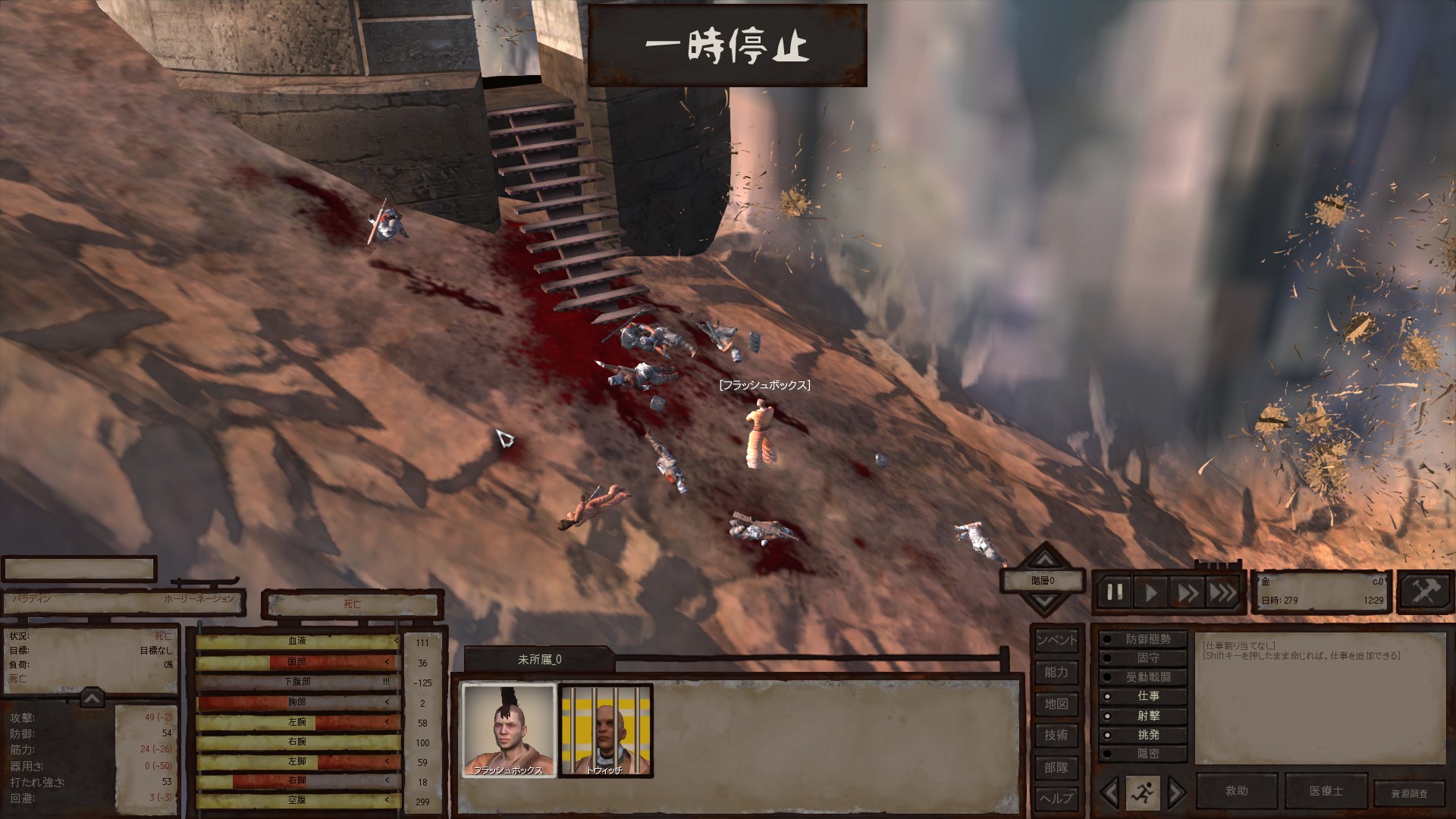This screenshot has width=1456, height=819.
Task: Open the build mode hammer button
Action: tap(1425, 591)
